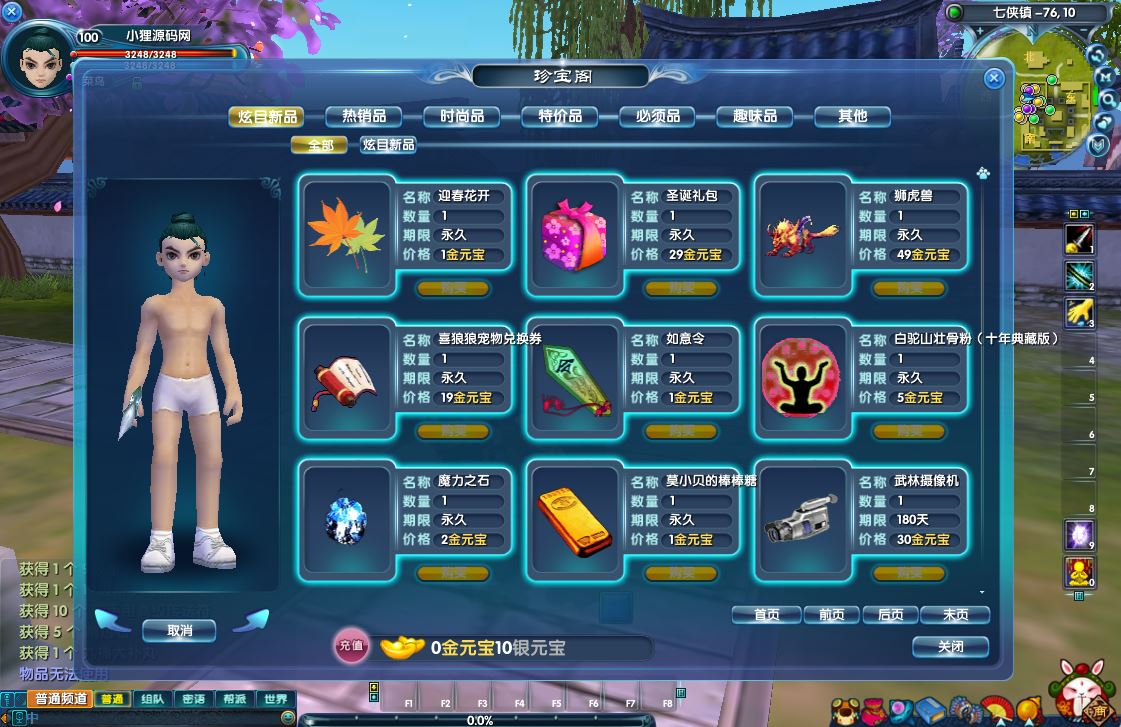Jump to the 末页 last page
The height and width of the screenshot is (727, 1121).
[x=955, y=615]
